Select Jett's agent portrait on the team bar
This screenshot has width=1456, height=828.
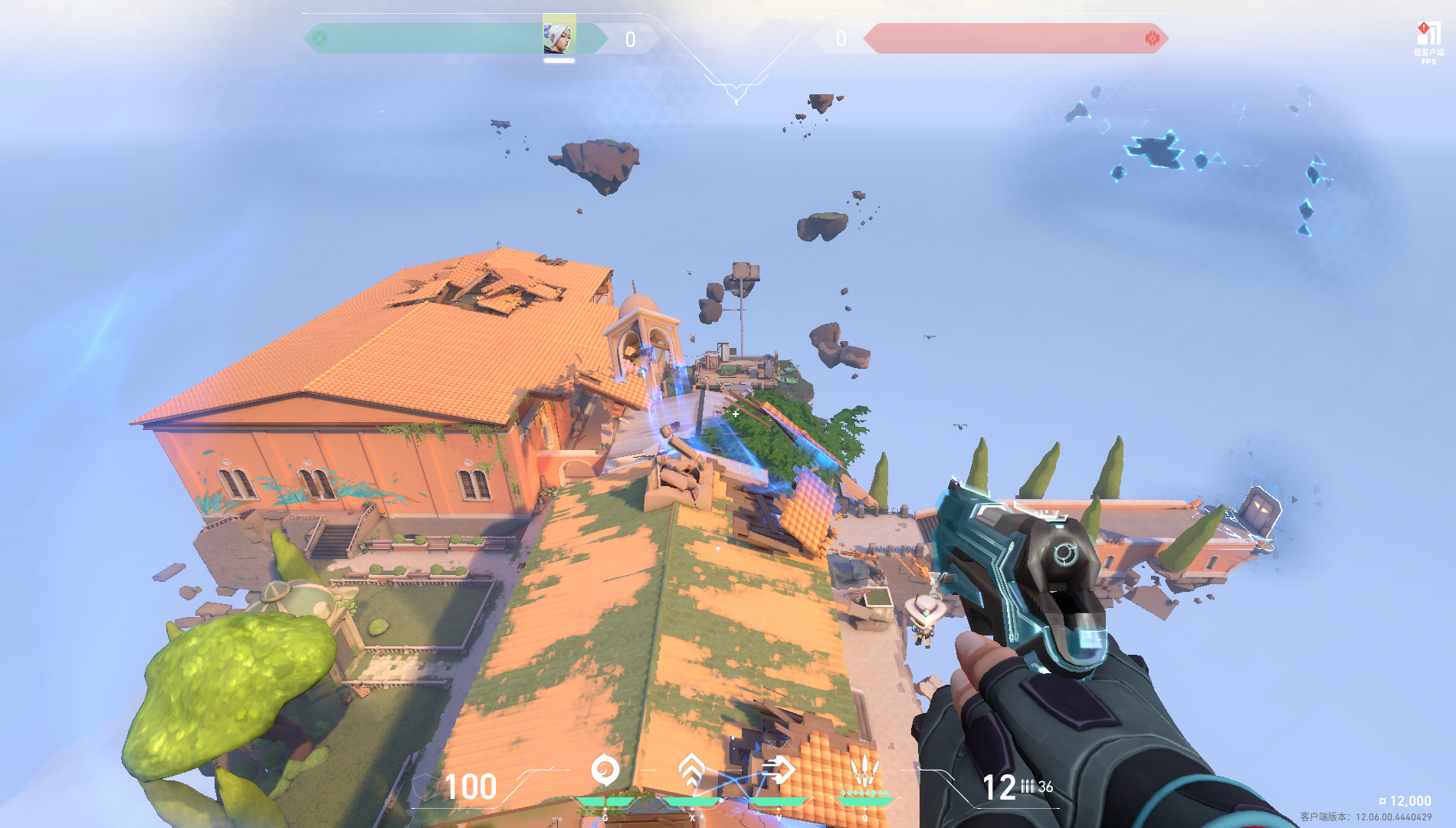tap(559, 34)
